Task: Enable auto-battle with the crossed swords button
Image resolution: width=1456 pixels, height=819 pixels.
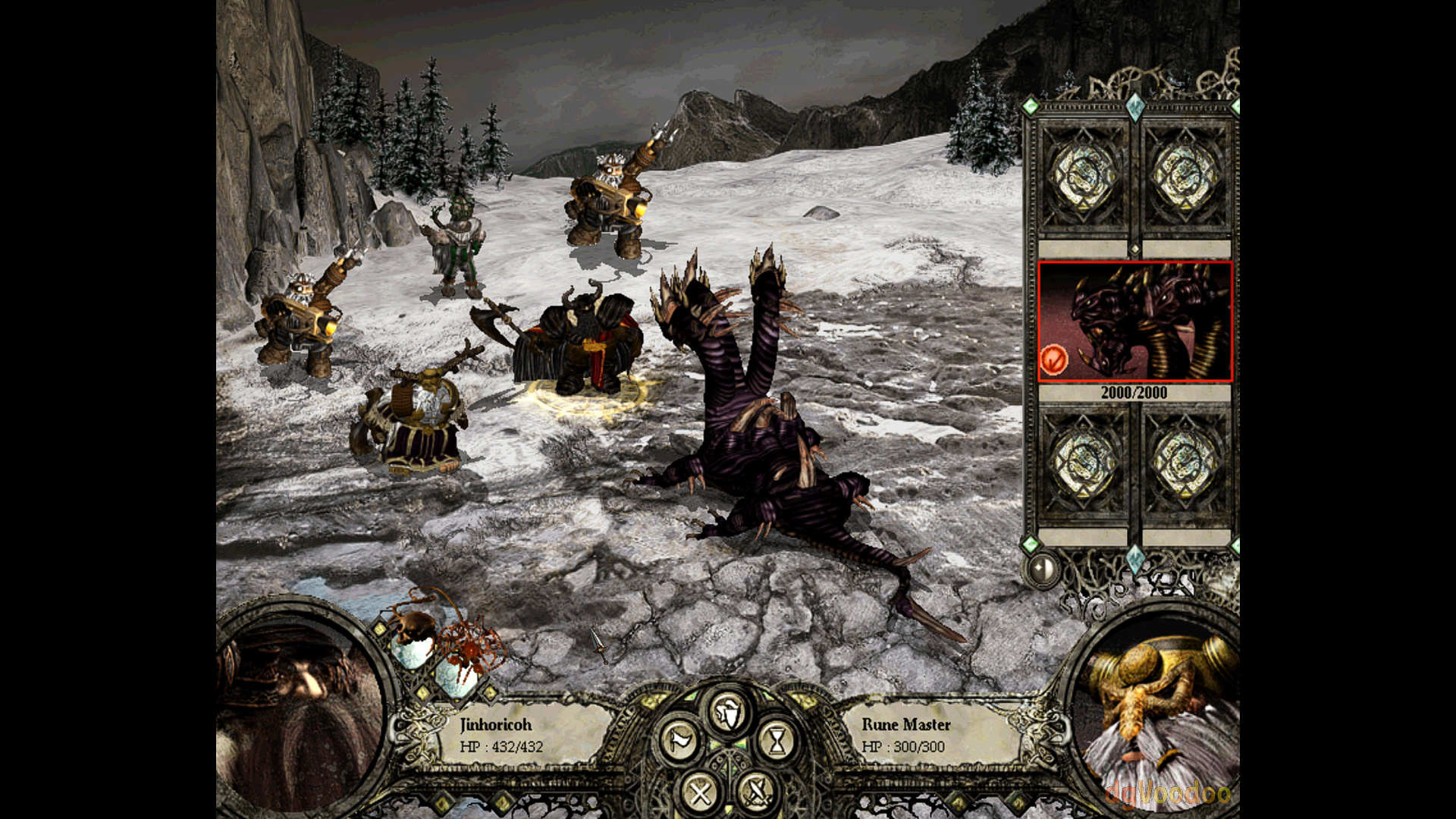Action: (x=756, y=793)
